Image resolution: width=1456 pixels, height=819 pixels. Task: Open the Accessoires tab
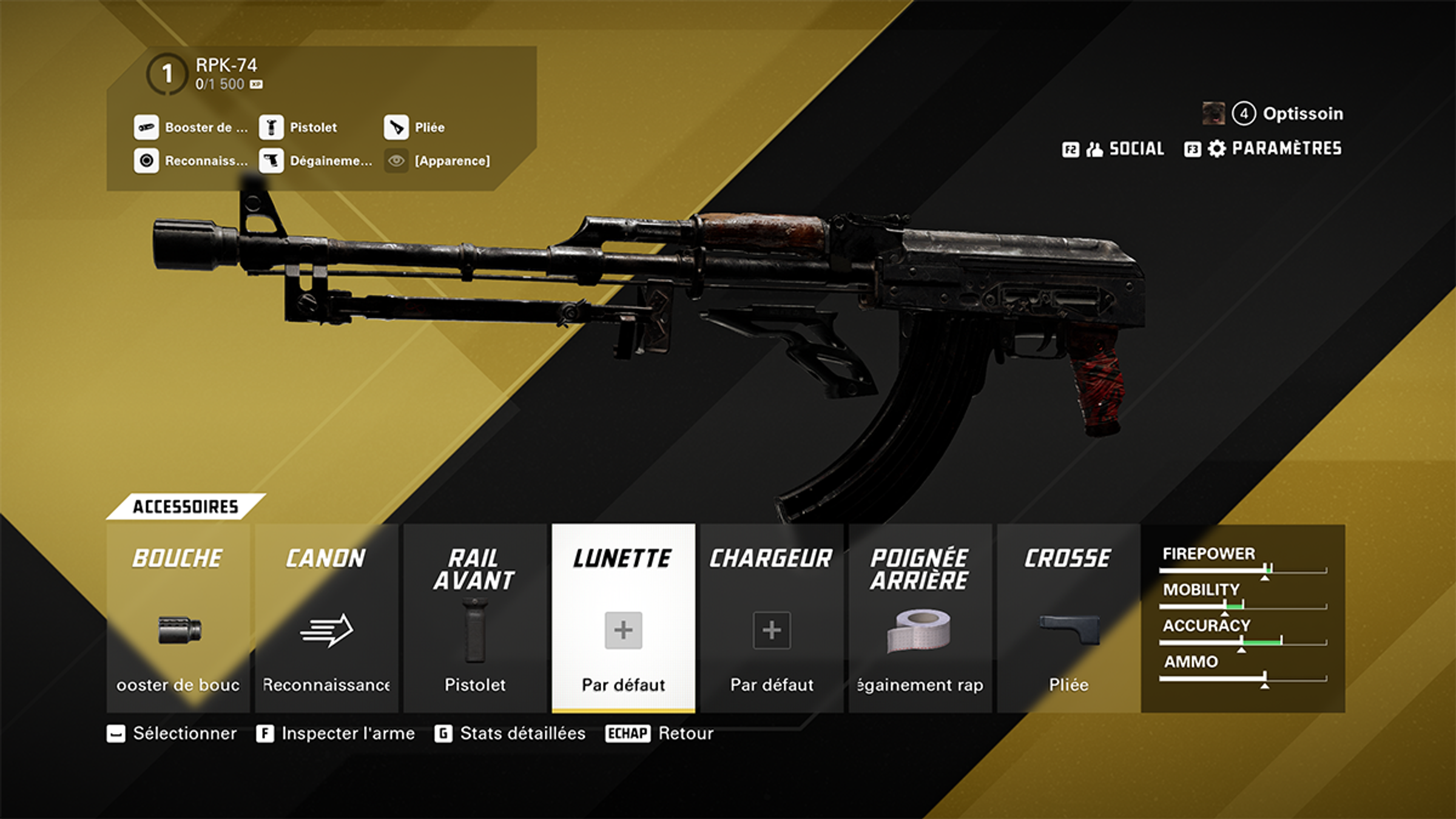point(185,507)
